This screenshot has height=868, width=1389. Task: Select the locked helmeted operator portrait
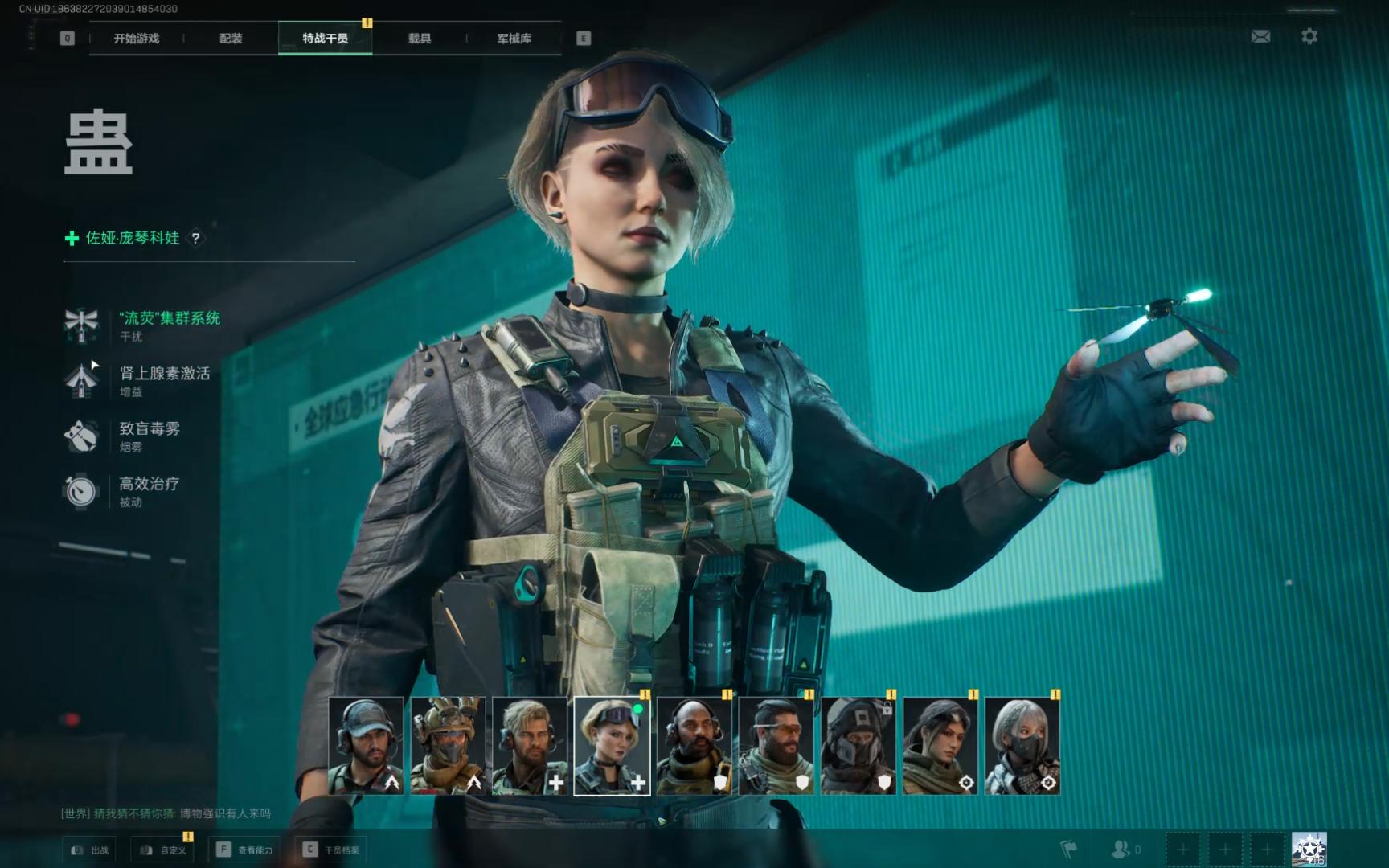coord(858,746)
